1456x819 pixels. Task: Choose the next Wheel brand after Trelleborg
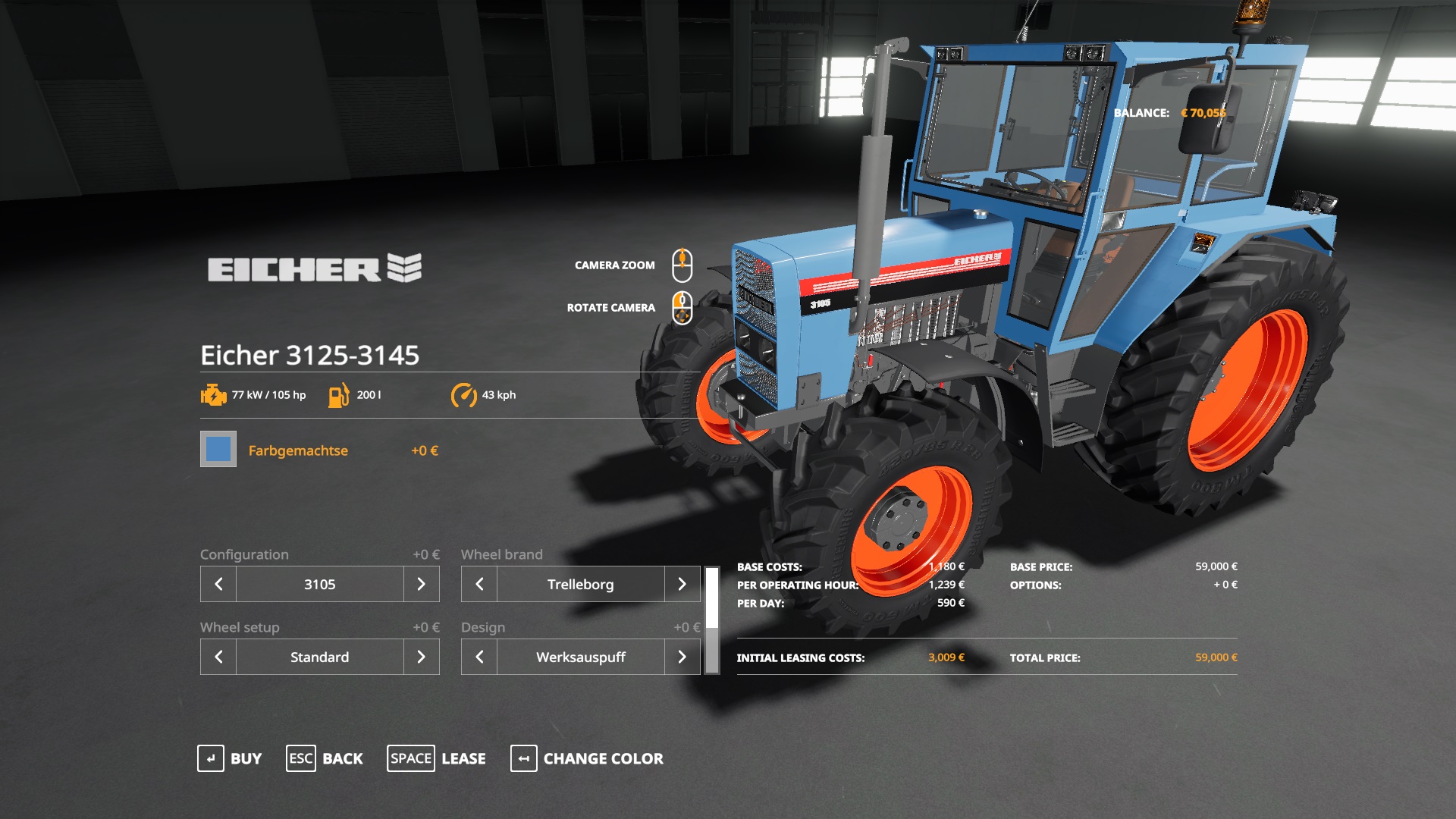click(682, 584)
